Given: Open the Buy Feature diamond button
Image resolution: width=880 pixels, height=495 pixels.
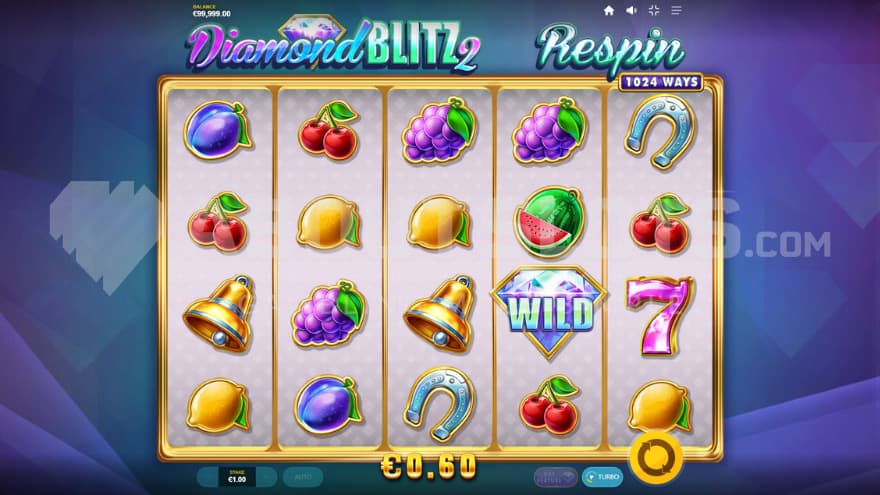Looking at the screenshot, I should tap(556, 477).
